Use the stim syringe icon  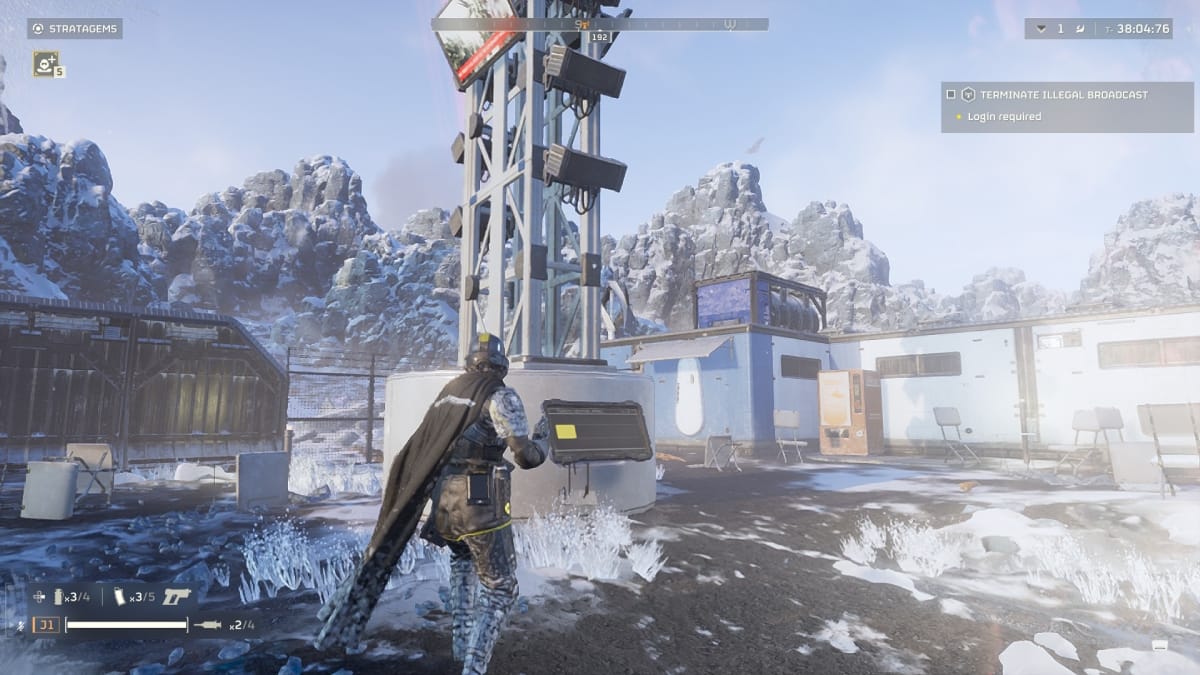(x=209, y=625)
